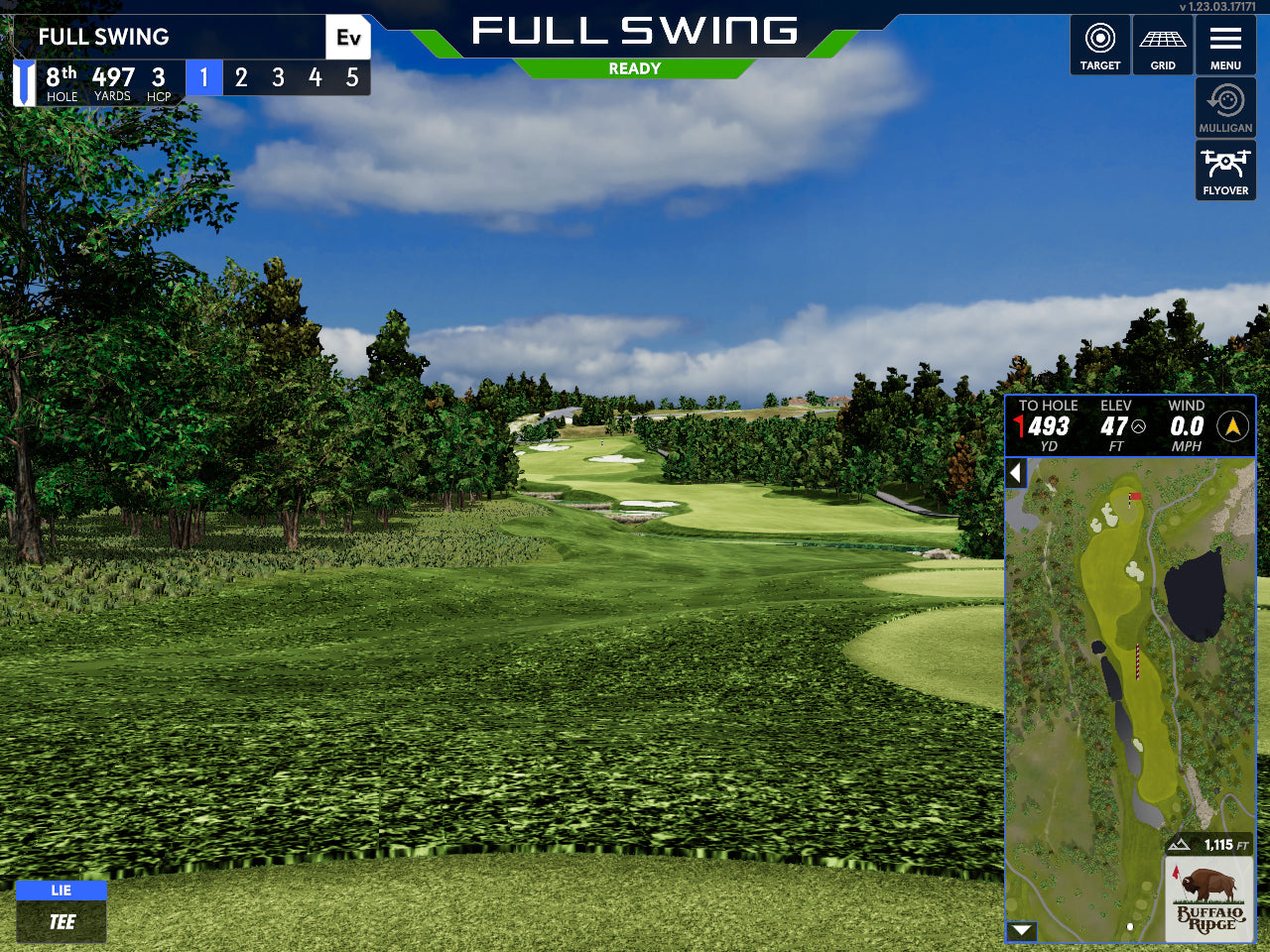Click the Ev score box

(x=348, y=38)
